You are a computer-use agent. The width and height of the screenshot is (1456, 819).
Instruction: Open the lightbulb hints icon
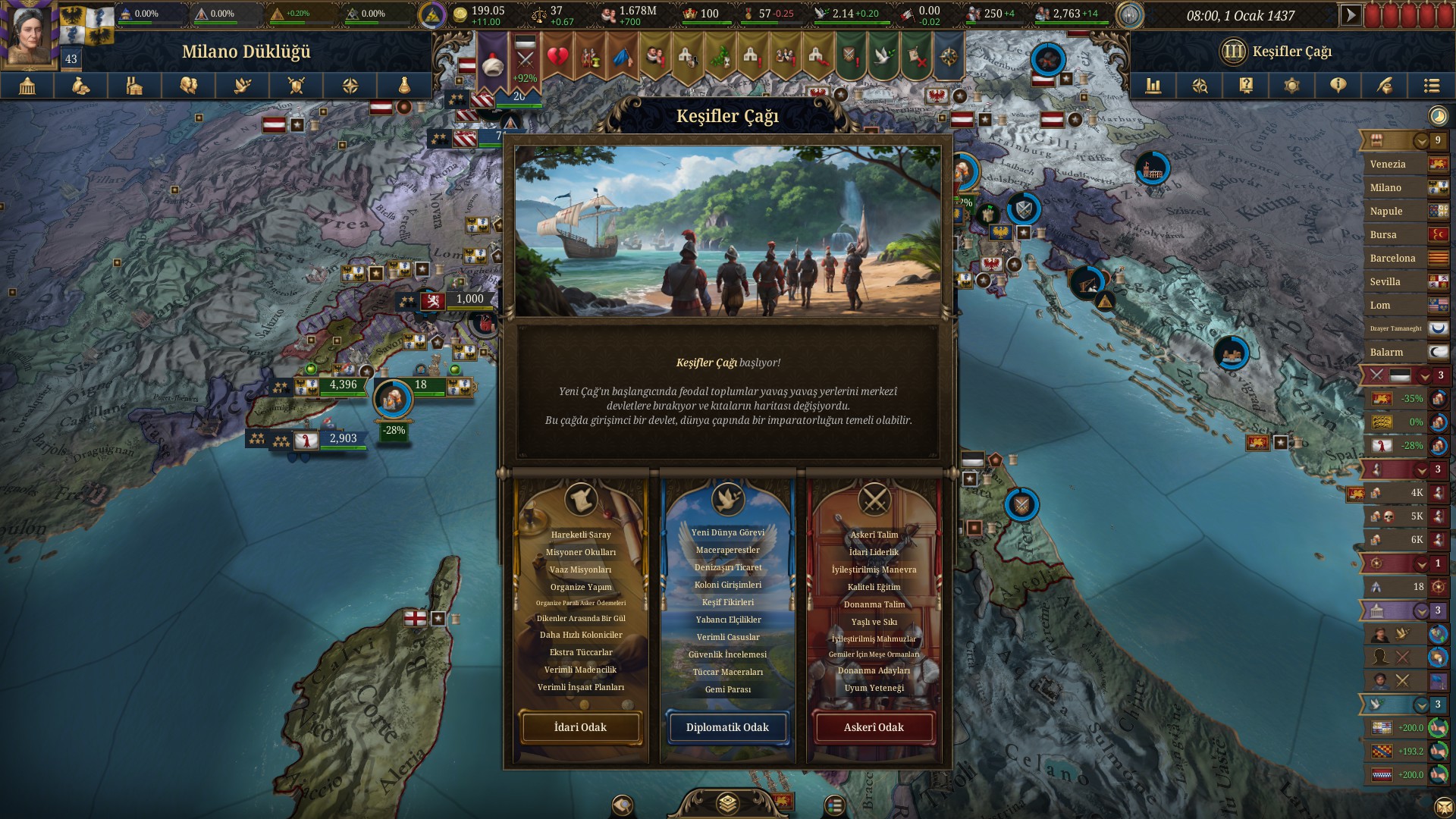1338,86
